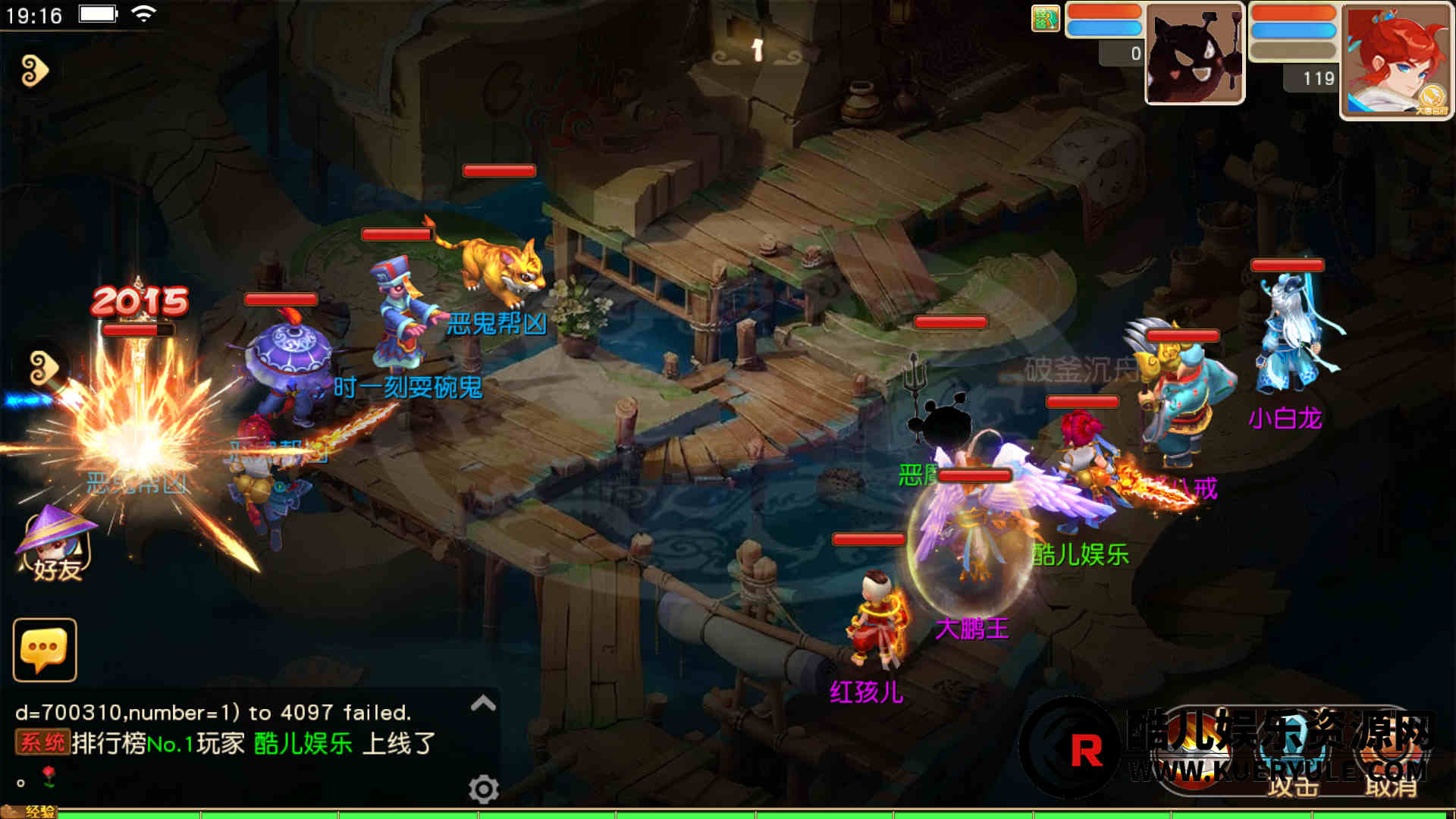Select the black devil pet portrait
Screen dimensions: 1456x819
click(x=1194, y=55)
